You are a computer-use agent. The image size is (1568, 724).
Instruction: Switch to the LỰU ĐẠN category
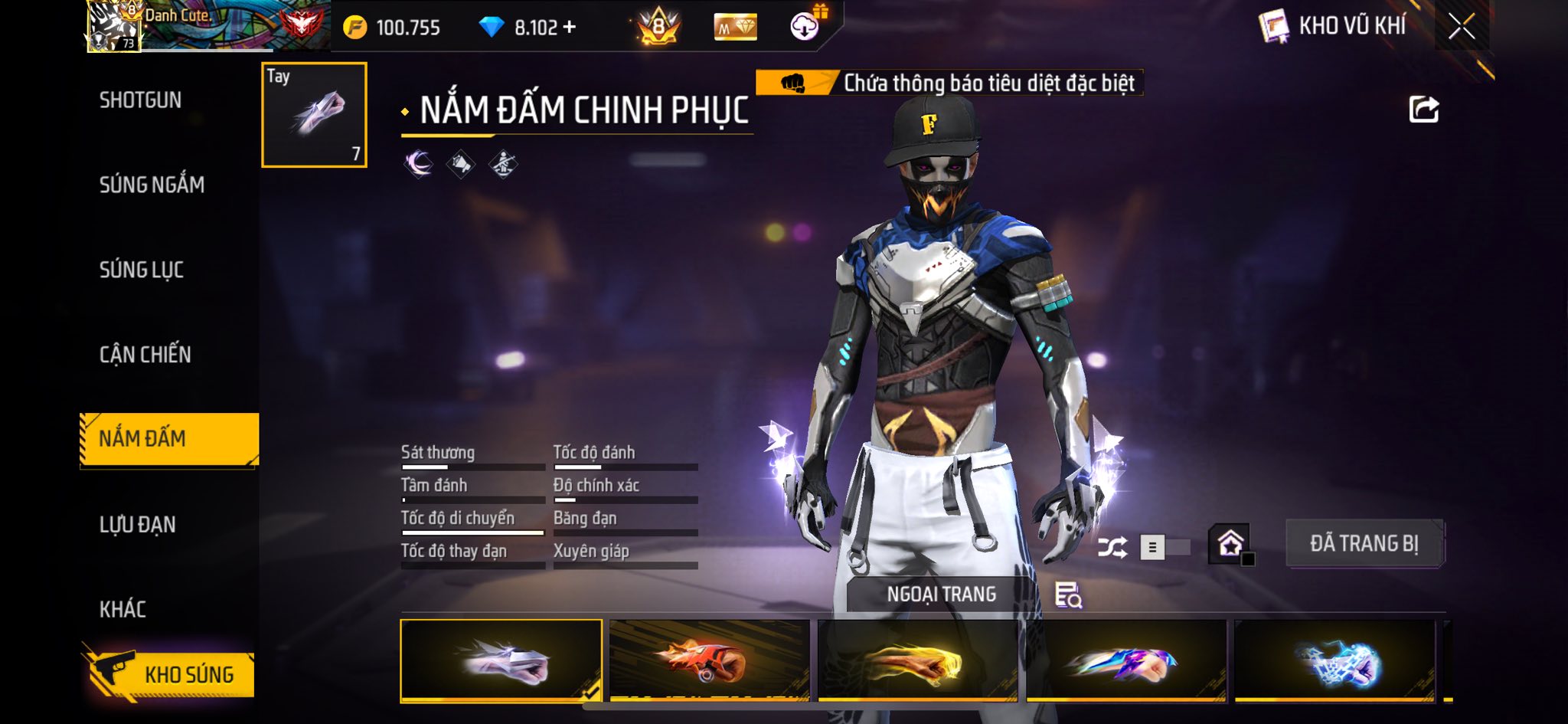(x=138, y=525)
